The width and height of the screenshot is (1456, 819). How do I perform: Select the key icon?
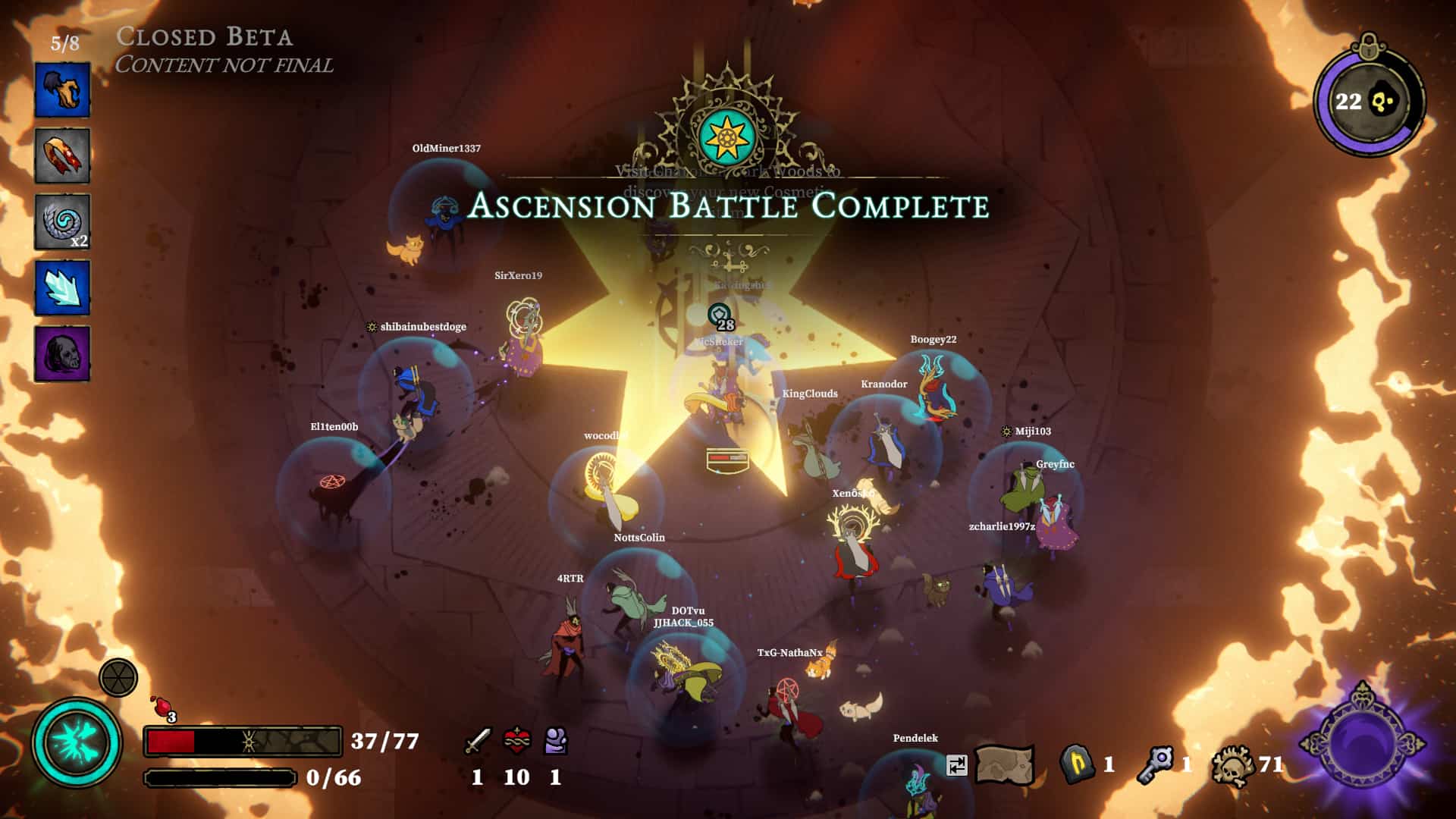[1156, 764]
